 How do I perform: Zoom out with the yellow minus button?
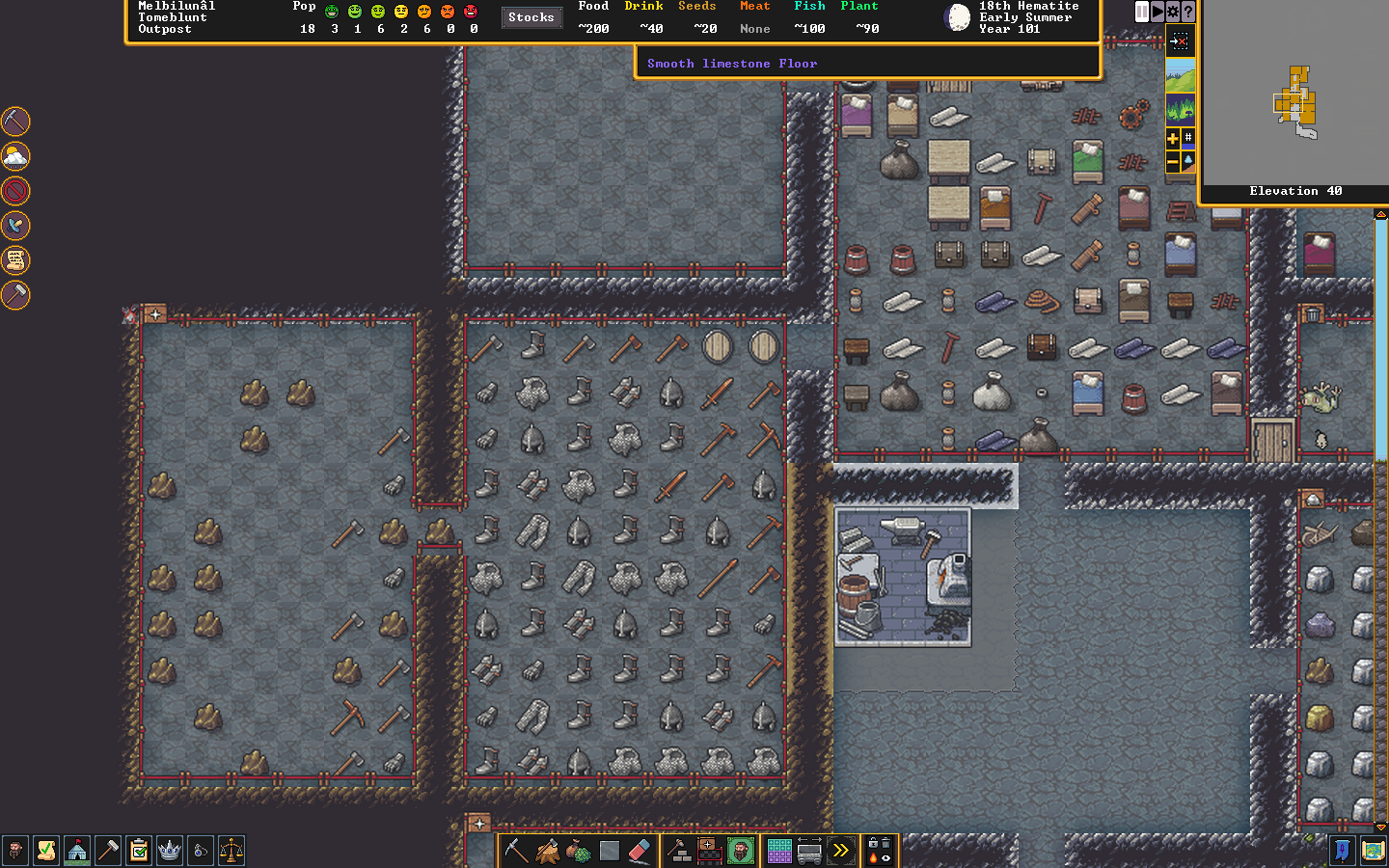1173,162
